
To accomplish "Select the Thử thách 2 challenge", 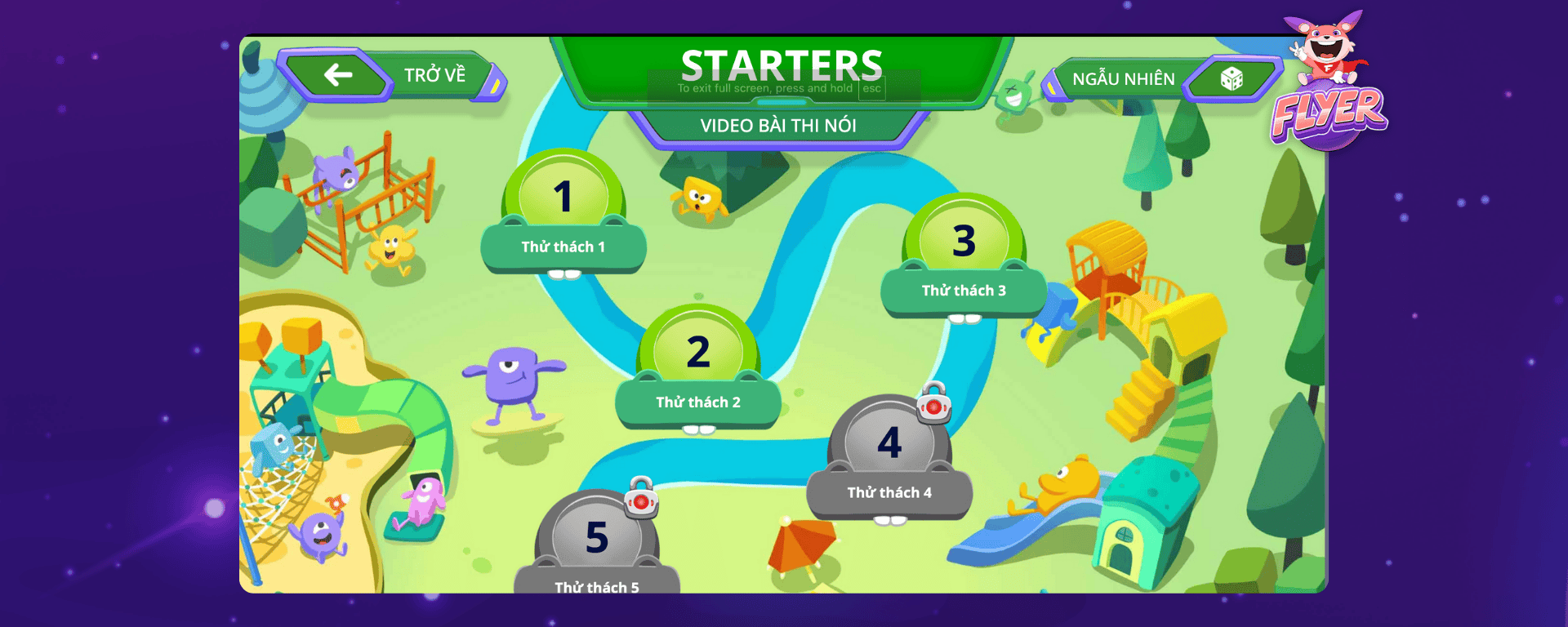I will [698, 369].
